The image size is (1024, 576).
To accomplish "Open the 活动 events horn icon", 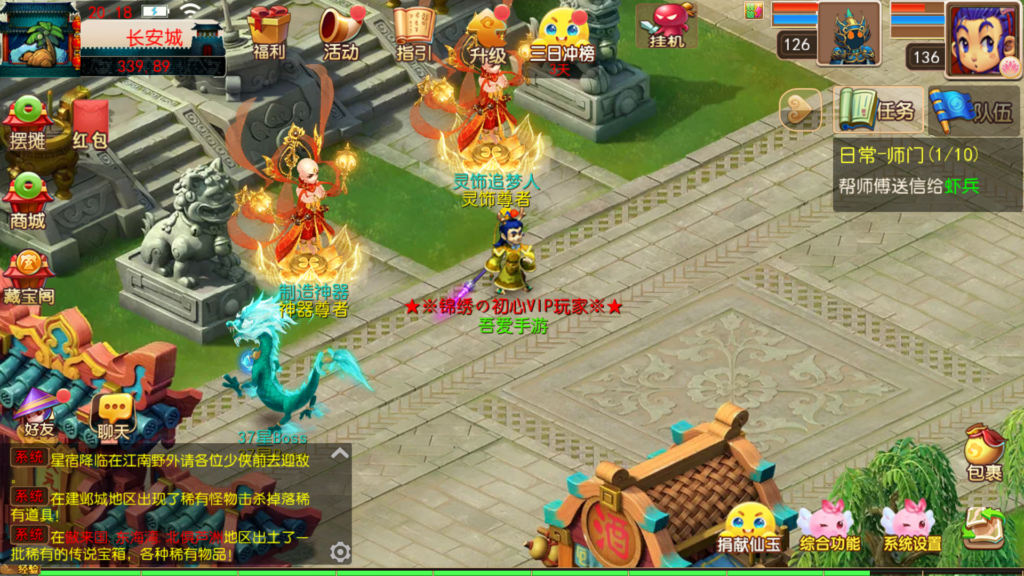I will pyautogui.click(x=341, y=31).
